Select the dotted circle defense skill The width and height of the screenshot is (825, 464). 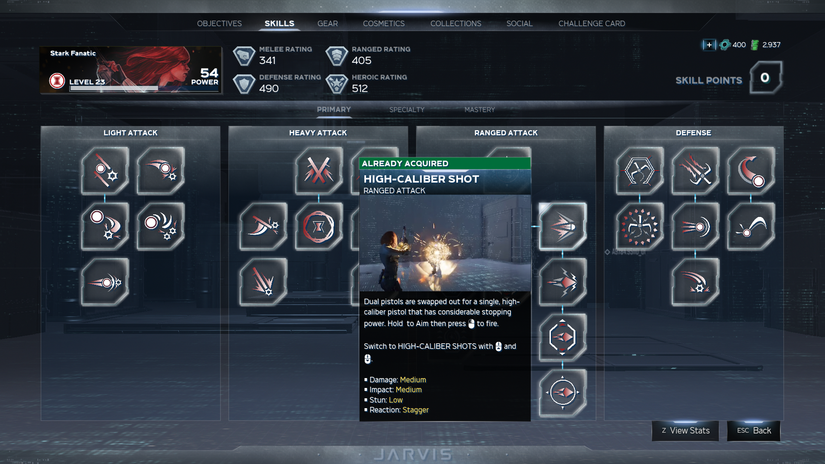pyautogui.click(x=639, y=226)
